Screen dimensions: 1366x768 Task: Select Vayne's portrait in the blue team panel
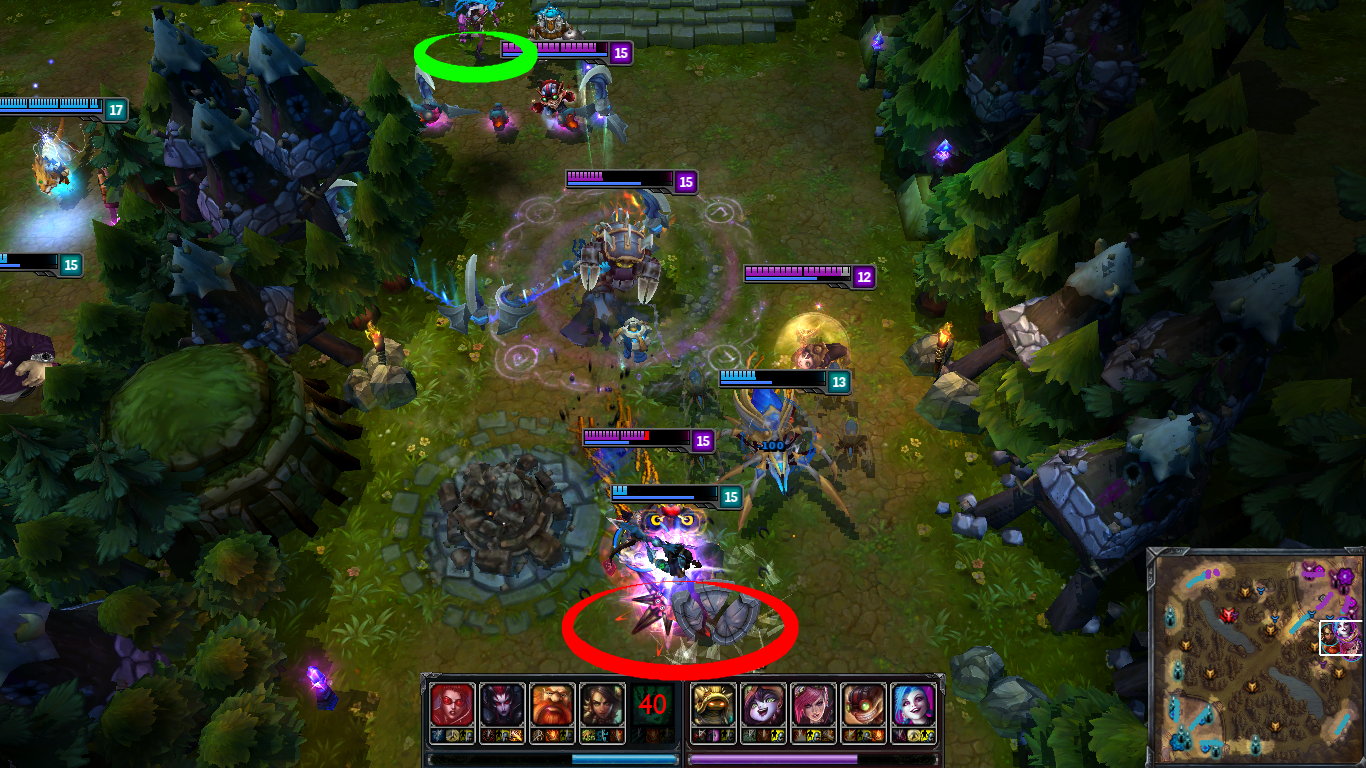pos(454,703)
